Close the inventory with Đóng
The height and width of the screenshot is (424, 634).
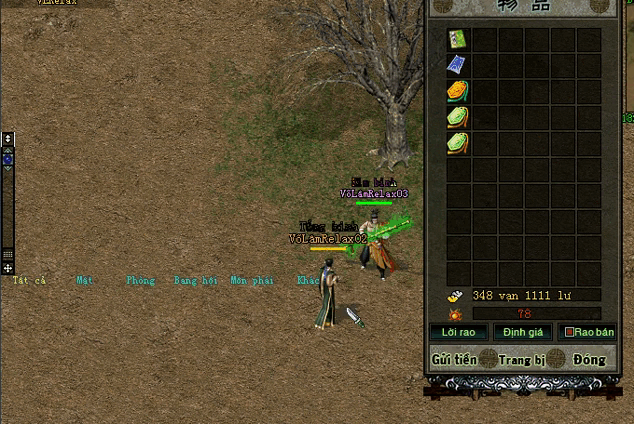coord(589,360)
